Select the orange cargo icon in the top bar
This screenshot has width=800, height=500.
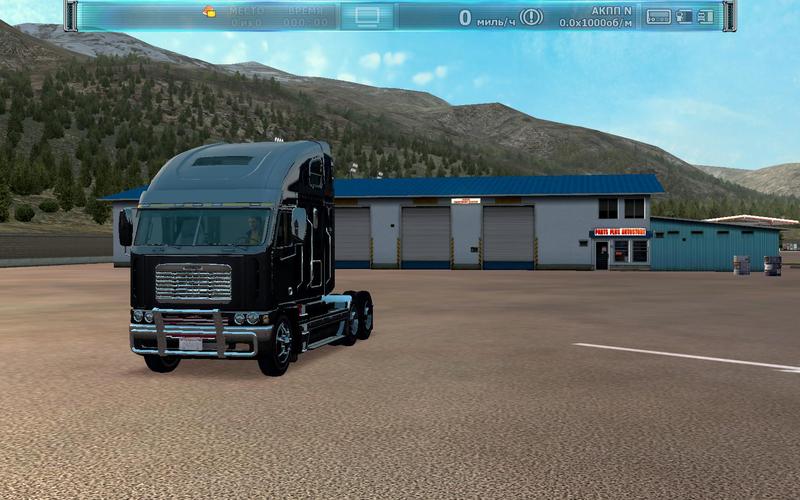(209, 12)
